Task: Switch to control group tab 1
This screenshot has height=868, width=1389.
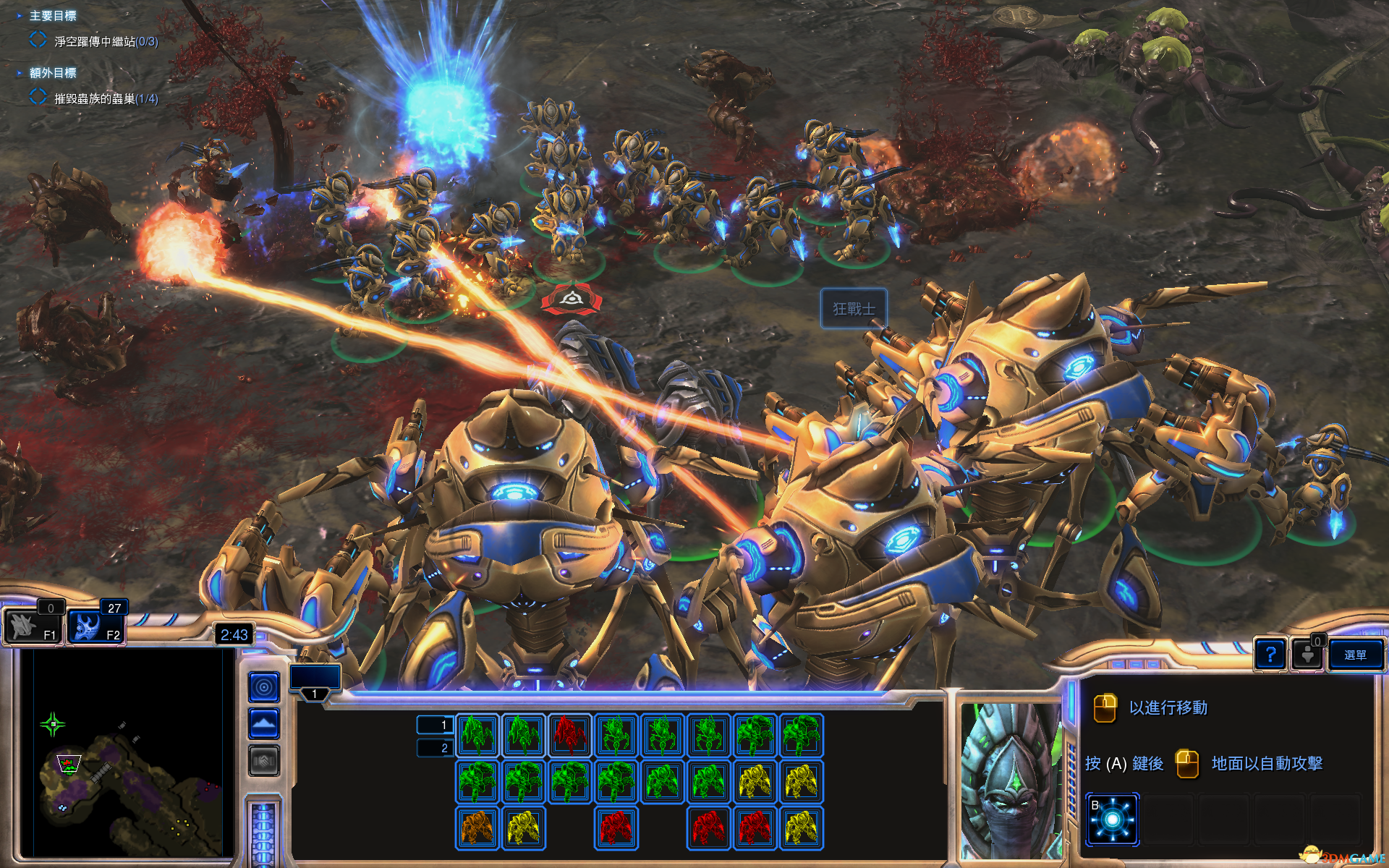Action: (x=436, y=723)
